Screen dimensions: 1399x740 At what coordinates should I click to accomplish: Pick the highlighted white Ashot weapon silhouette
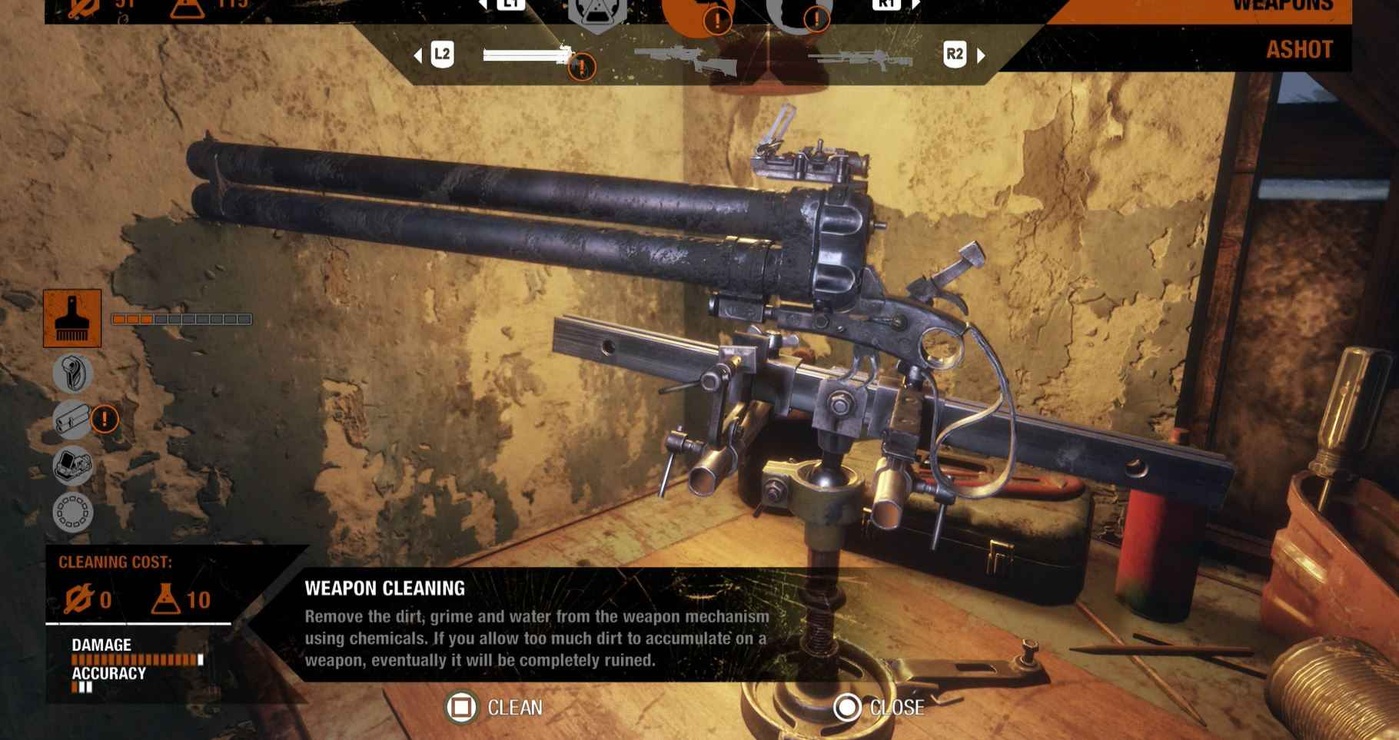(x=527, y=55)
